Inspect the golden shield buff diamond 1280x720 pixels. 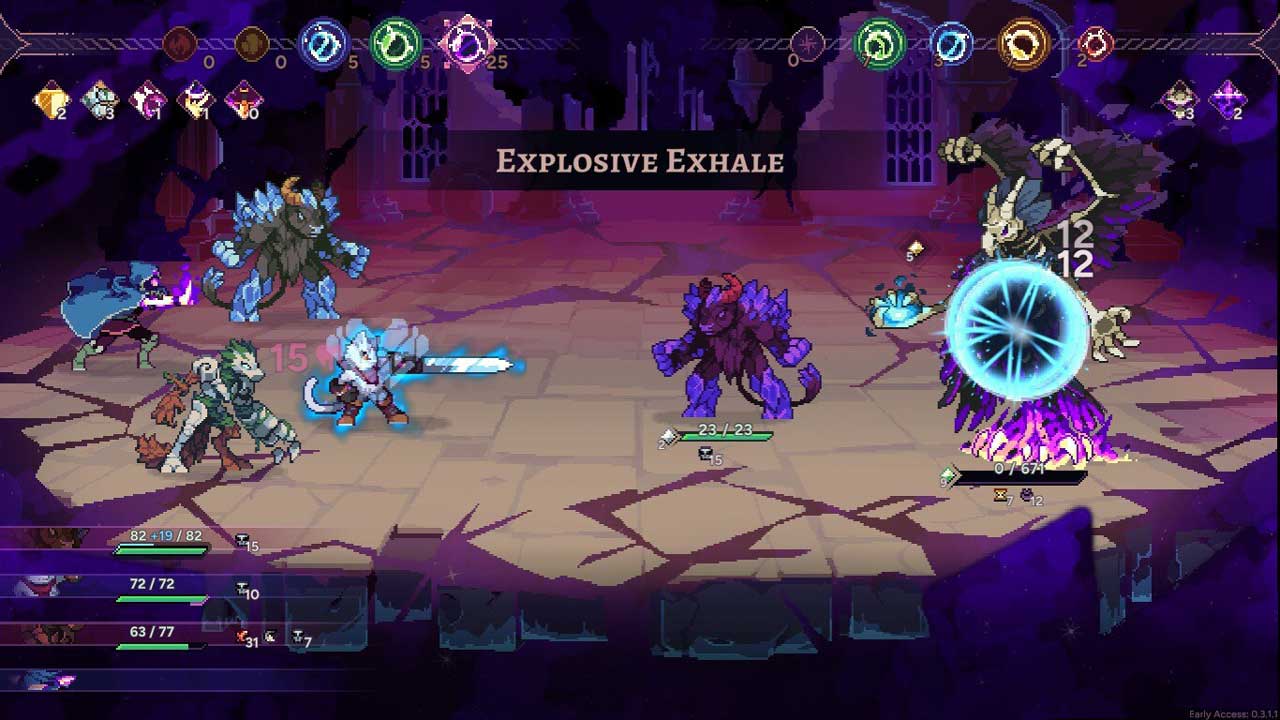tap(50, 100)
